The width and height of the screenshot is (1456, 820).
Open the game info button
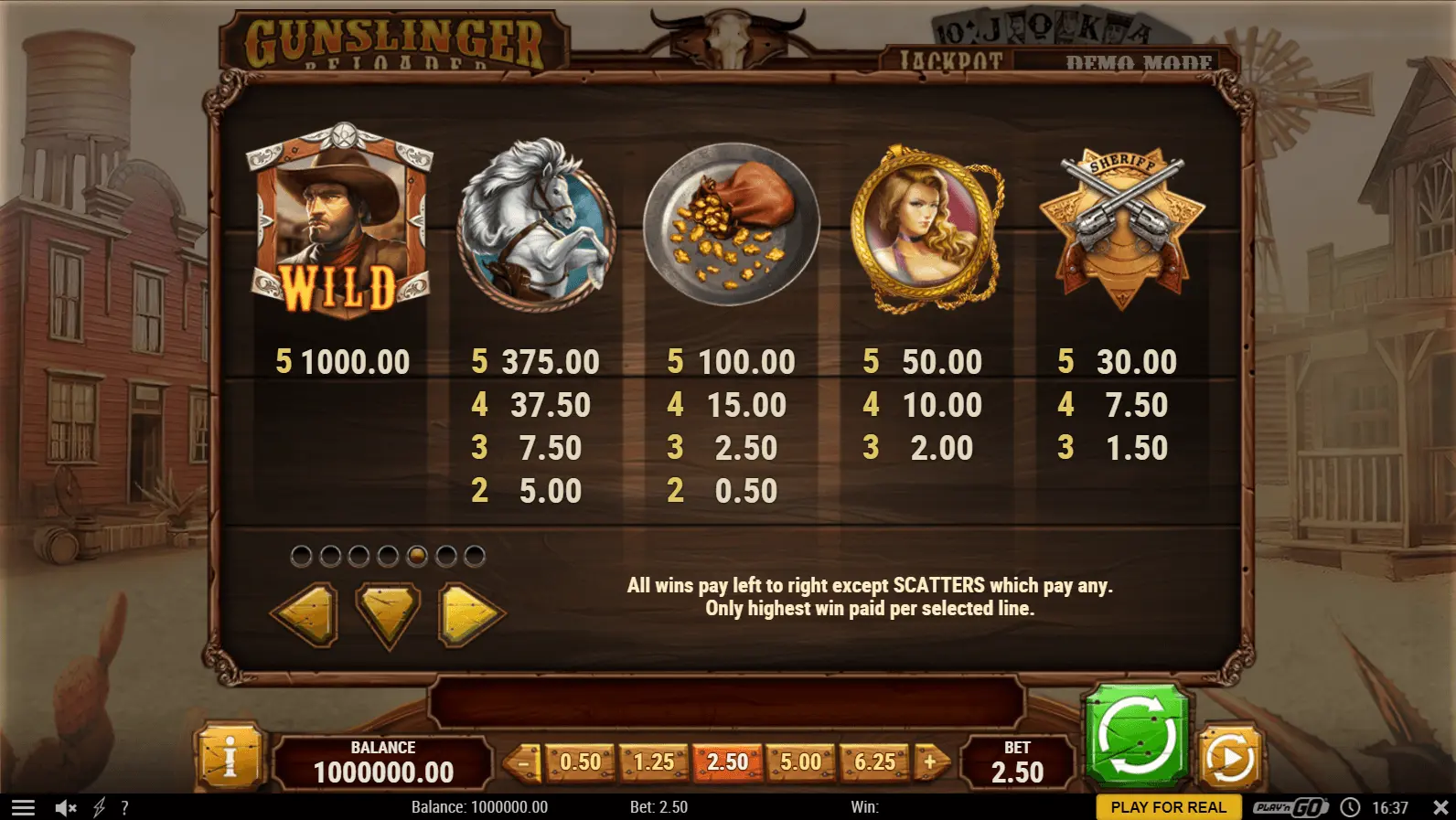pyautogui.click(x=229, y=758)
